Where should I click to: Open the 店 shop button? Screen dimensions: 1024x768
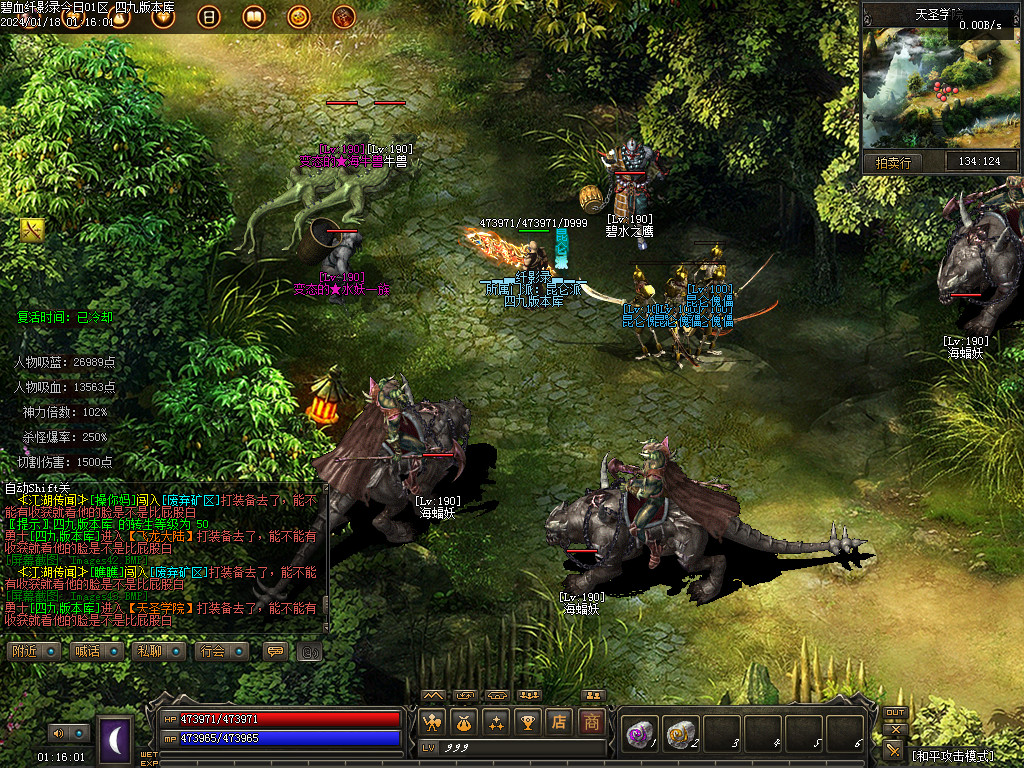560,722
